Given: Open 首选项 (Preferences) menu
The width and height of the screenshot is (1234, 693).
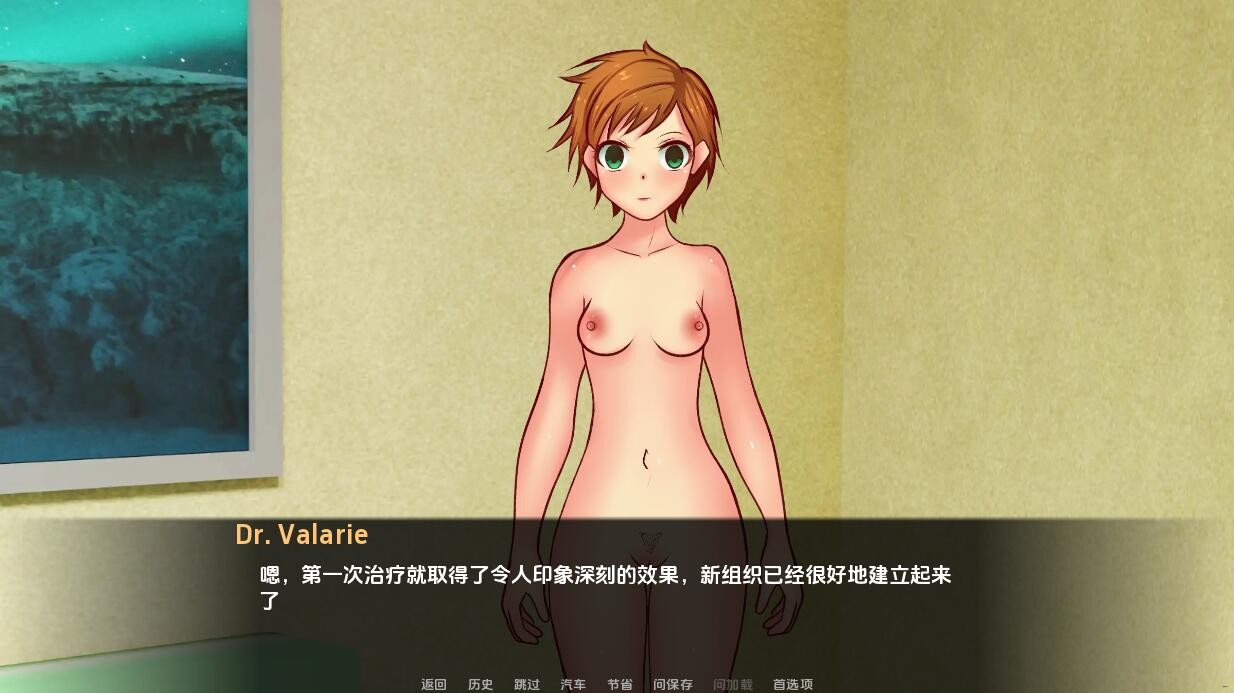Looking at the screenshot, I should pos(793,684).
